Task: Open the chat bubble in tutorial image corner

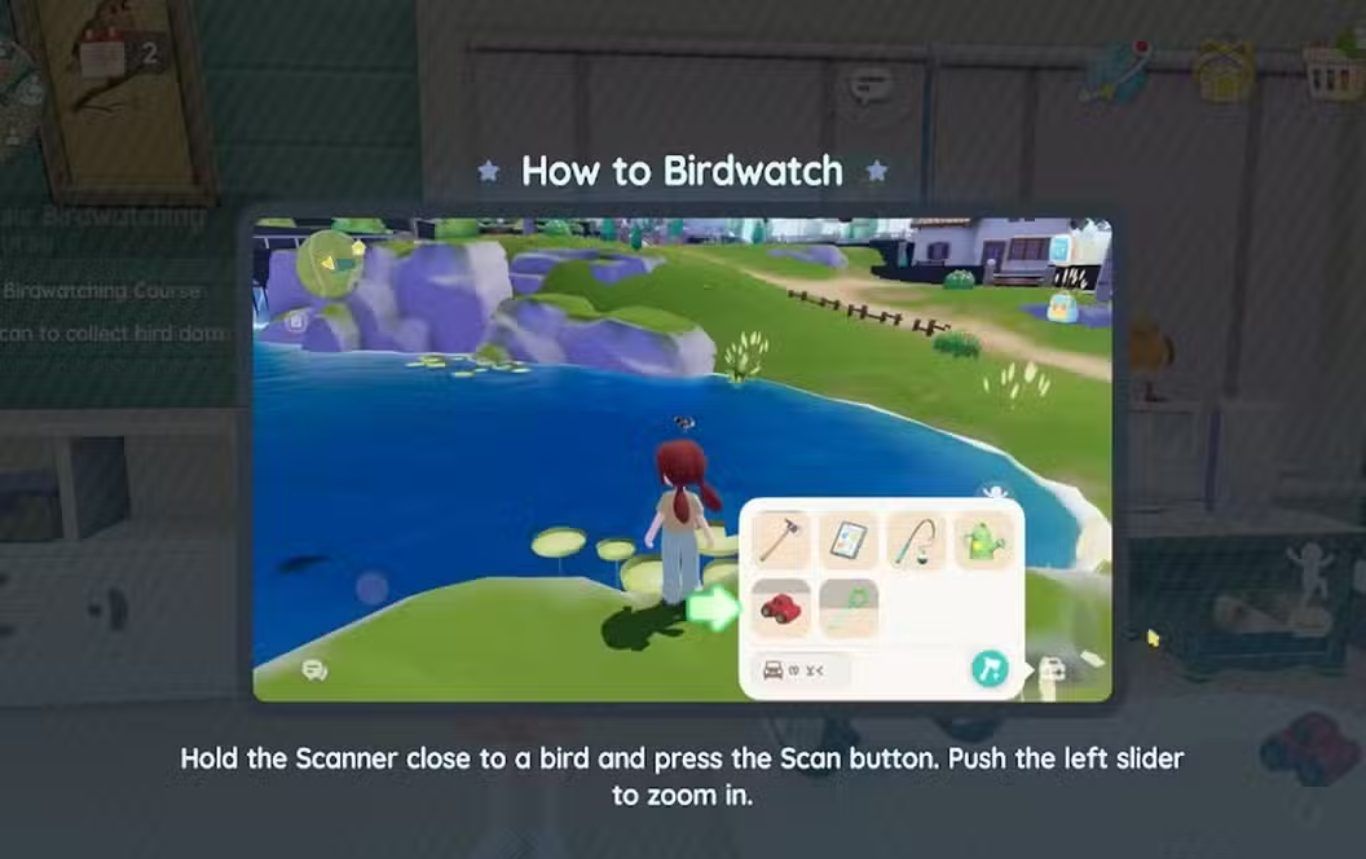Action: pos(314,670)
